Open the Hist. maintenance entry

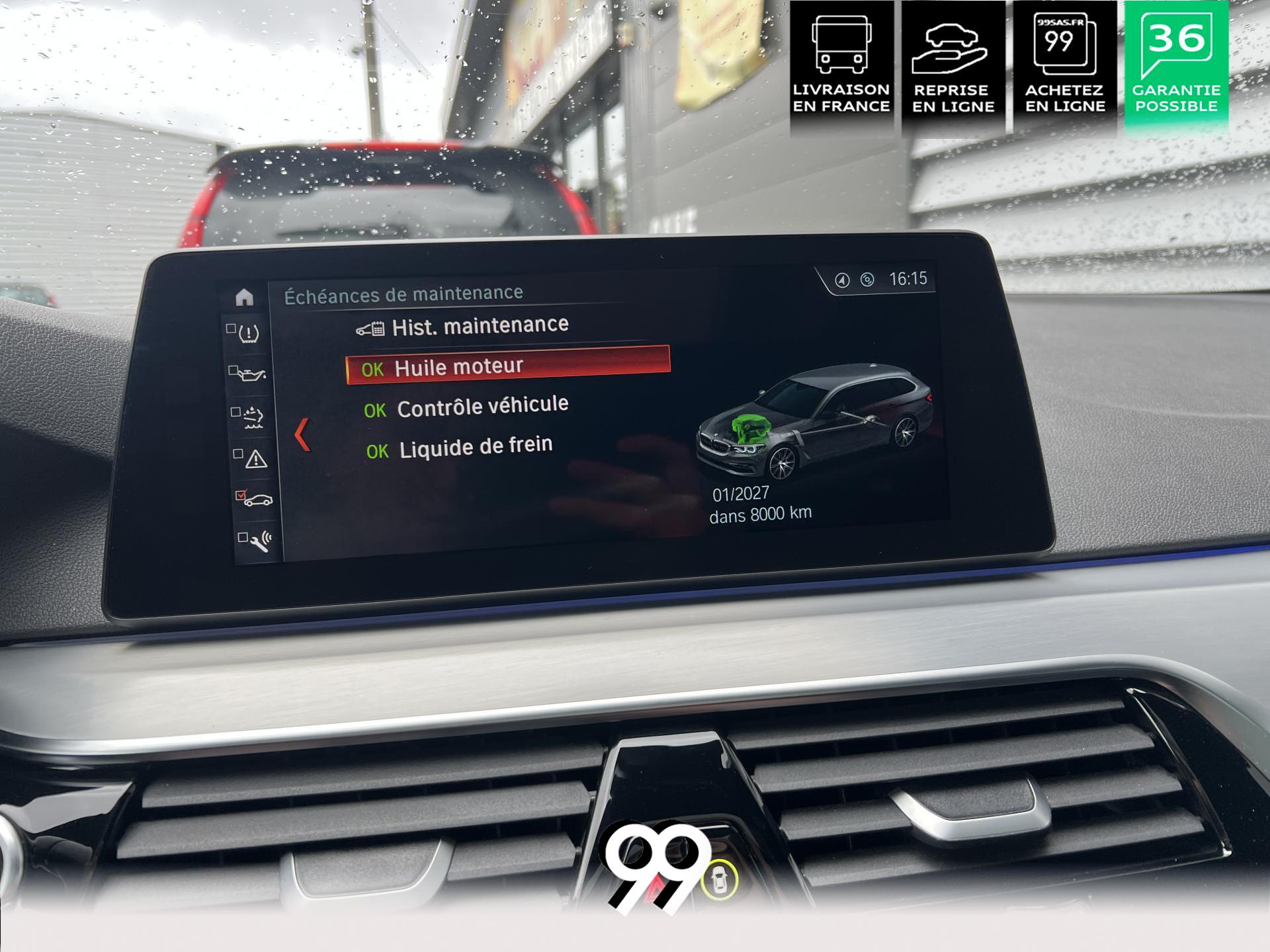coord(479,327)
